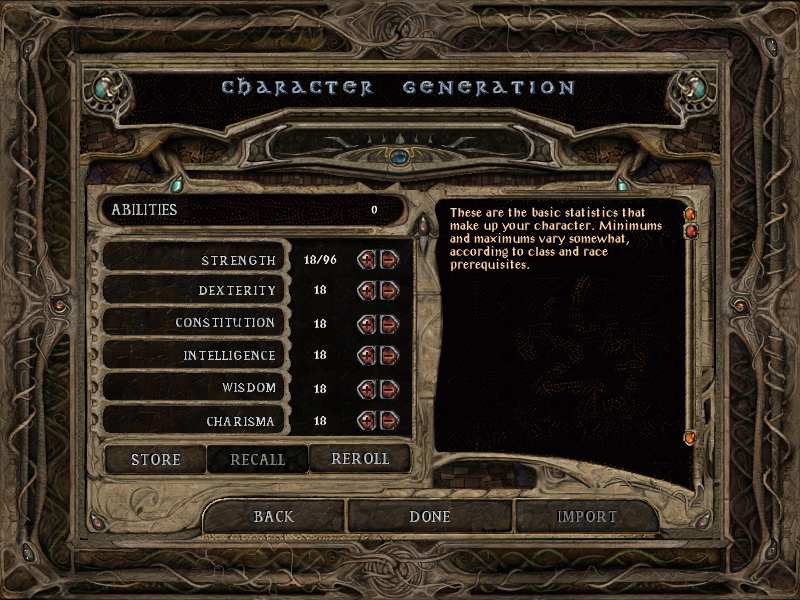Add a point to Charisma

(367, 420)
